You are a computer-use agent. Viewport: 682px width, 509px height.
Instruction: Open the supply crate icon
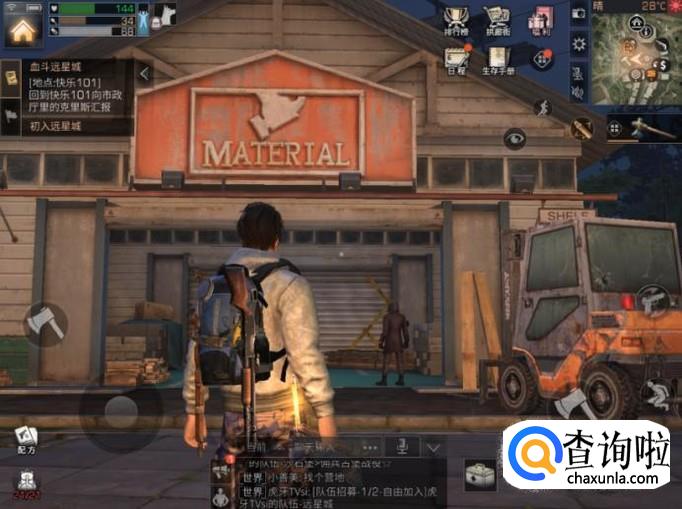pos(479,474)
